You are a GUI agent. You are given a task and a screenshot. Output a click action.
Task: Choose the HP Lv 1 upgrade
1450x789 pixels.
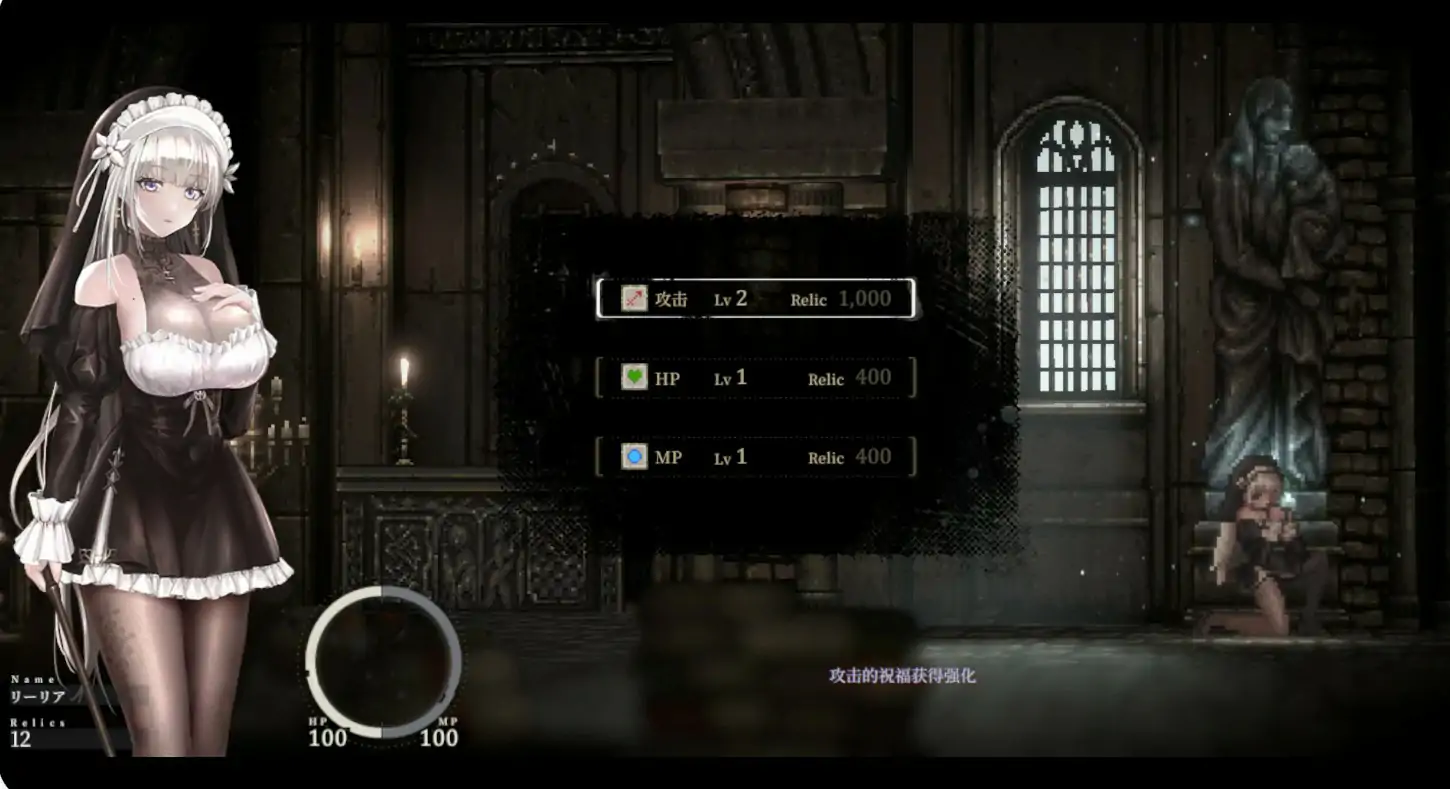tap(755, 378)
